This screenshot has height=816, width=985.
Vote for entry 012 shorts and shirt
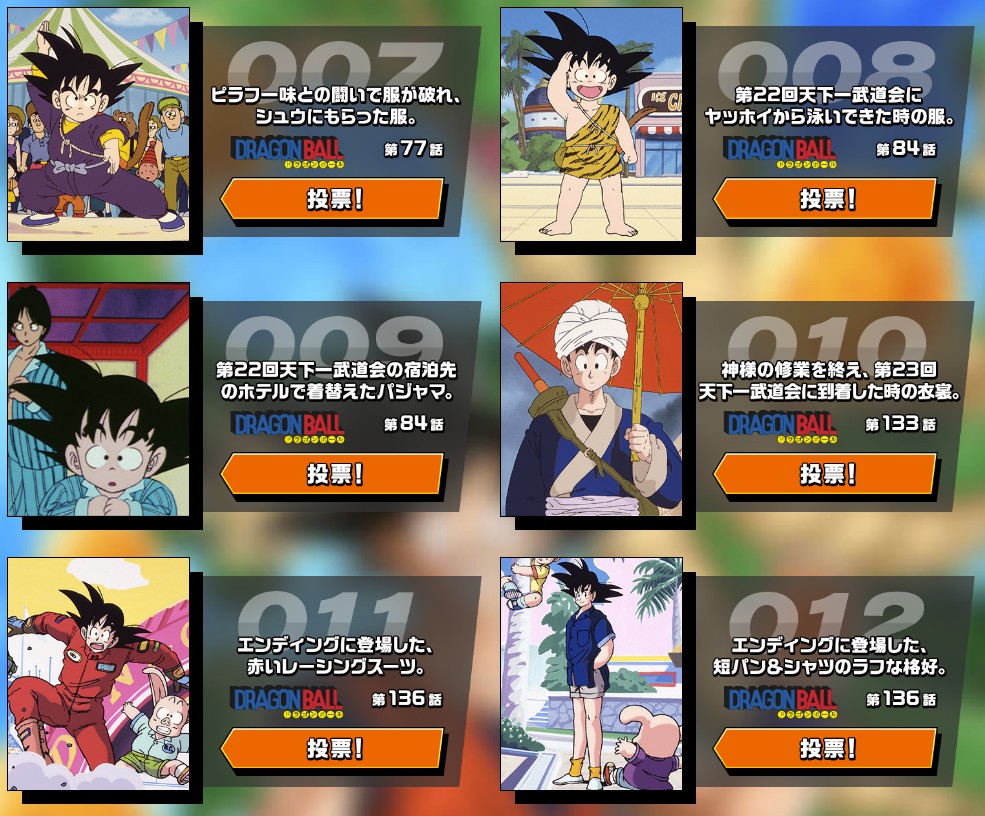click(825, 749)
